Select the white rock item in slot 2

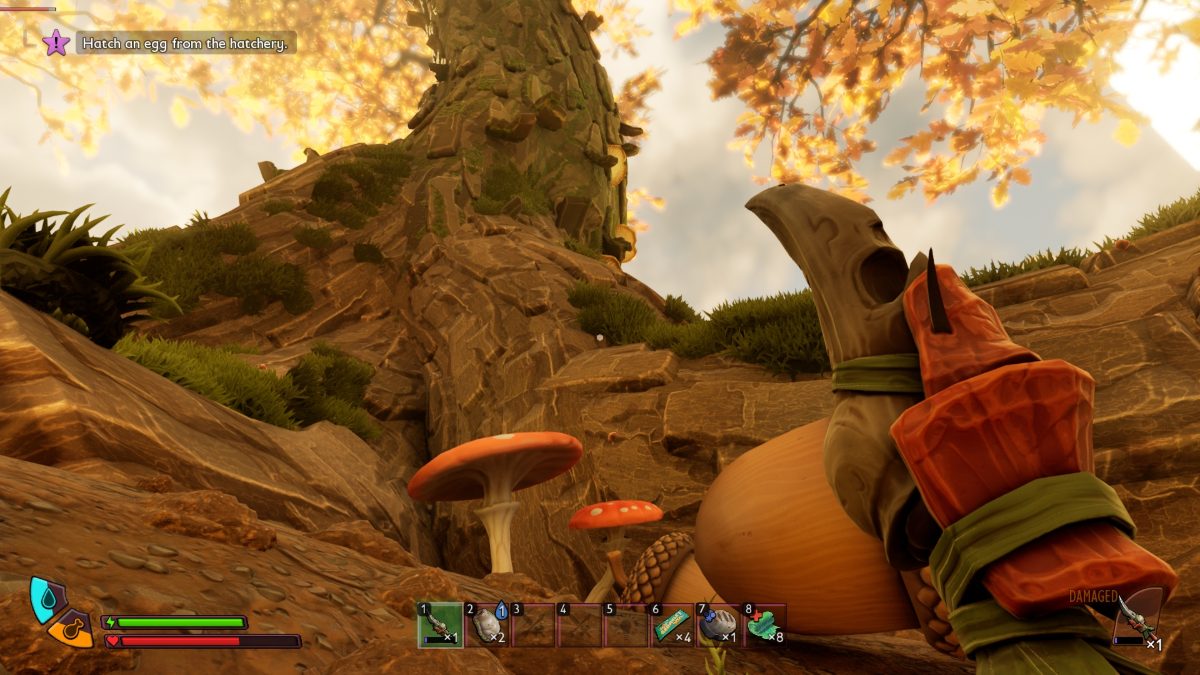[x=487, y=625]
